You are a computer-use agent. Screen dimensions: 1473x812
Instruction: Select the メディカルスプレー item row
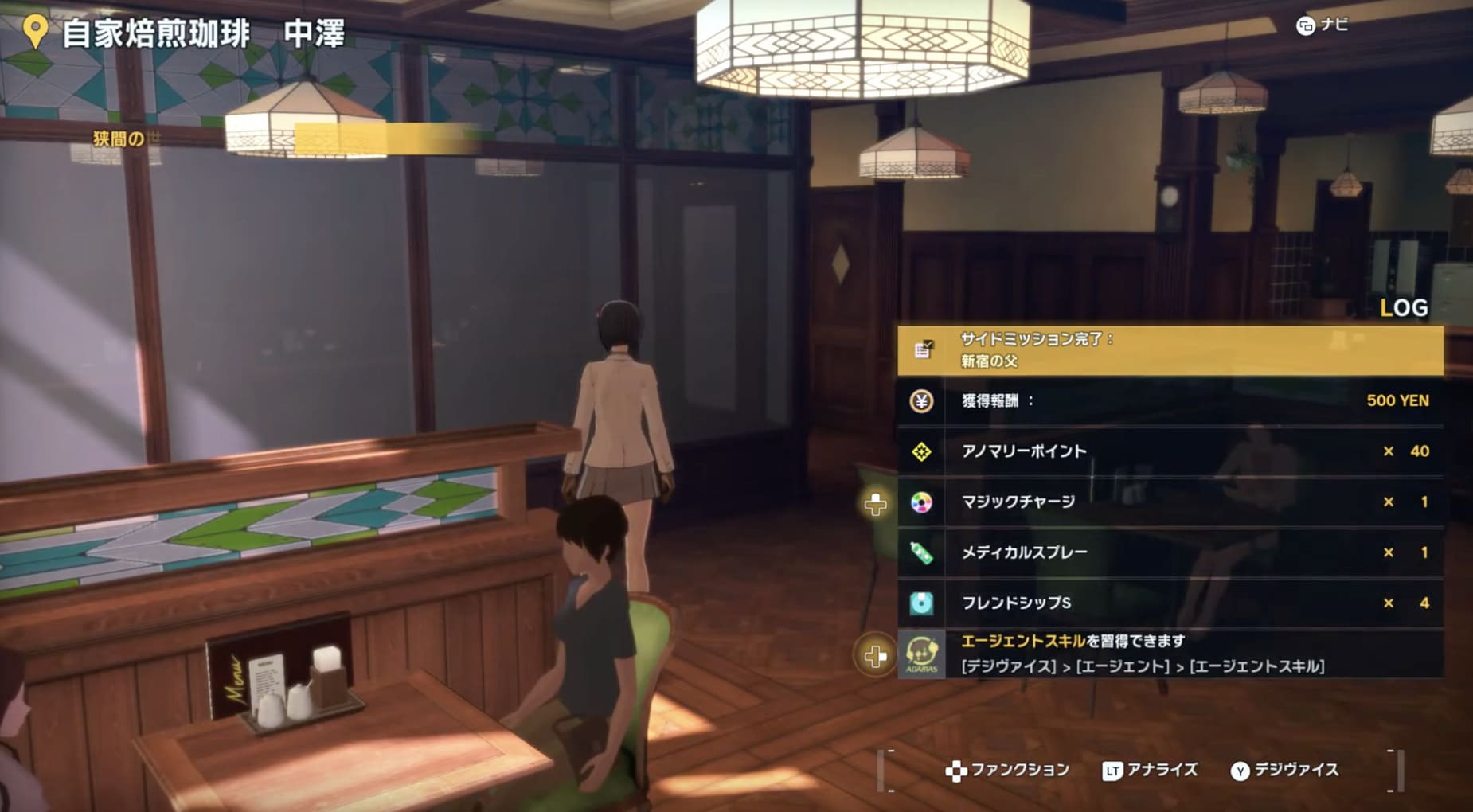(x=1169, y=552)
